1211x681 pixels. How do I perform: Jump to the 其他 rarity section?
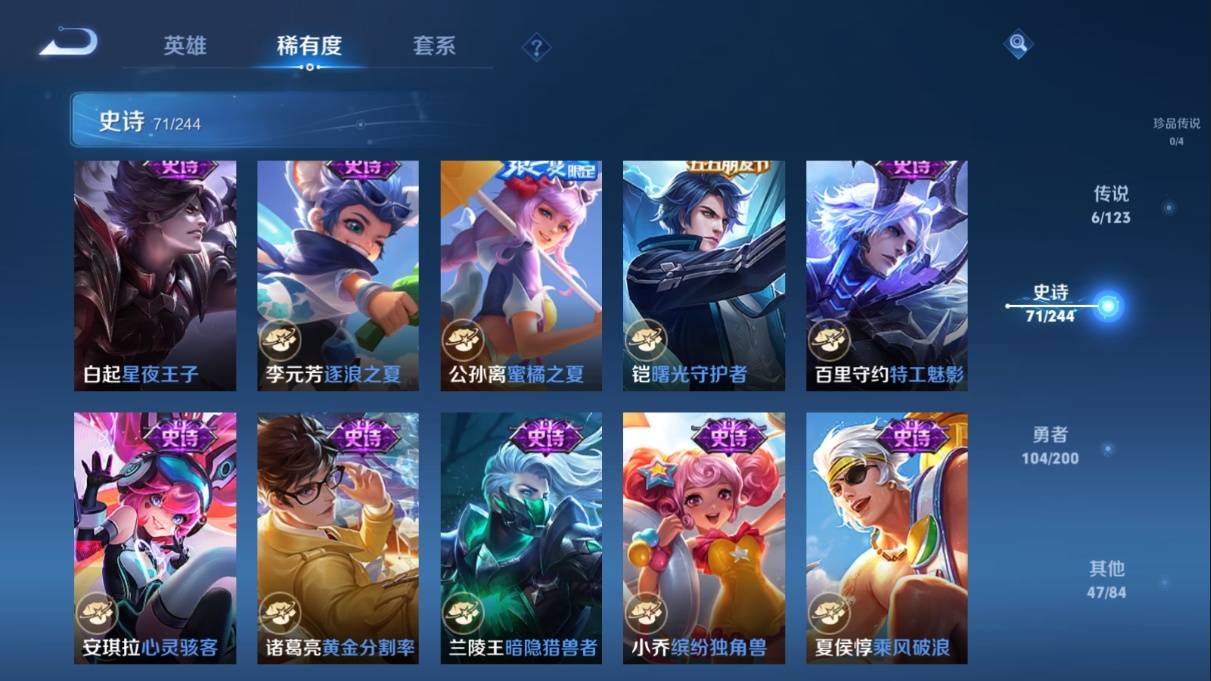[x=1107, y=579]
